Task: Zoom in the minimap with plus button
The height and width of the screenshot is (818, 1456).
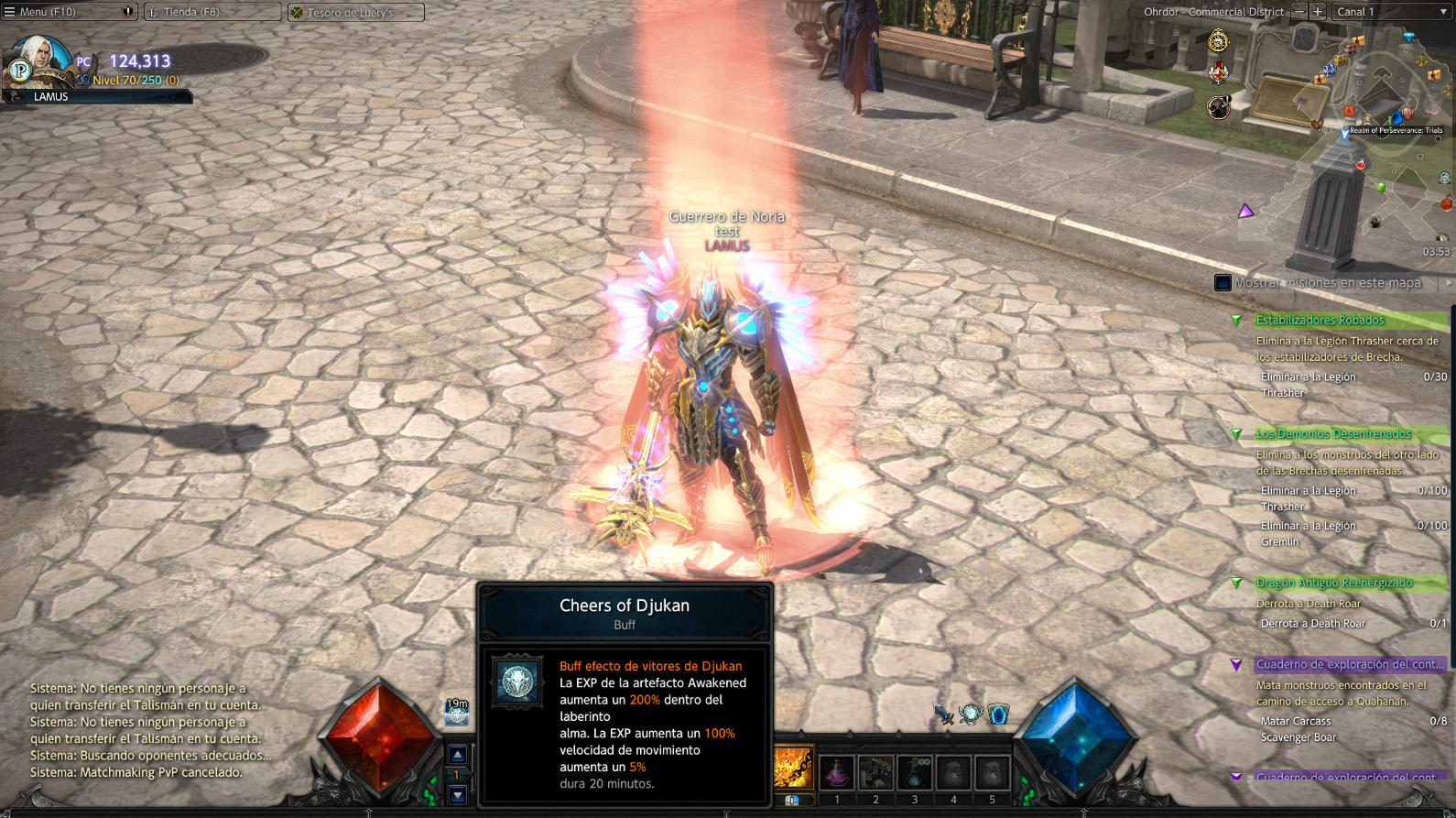Action: (x=1317, y=12)
